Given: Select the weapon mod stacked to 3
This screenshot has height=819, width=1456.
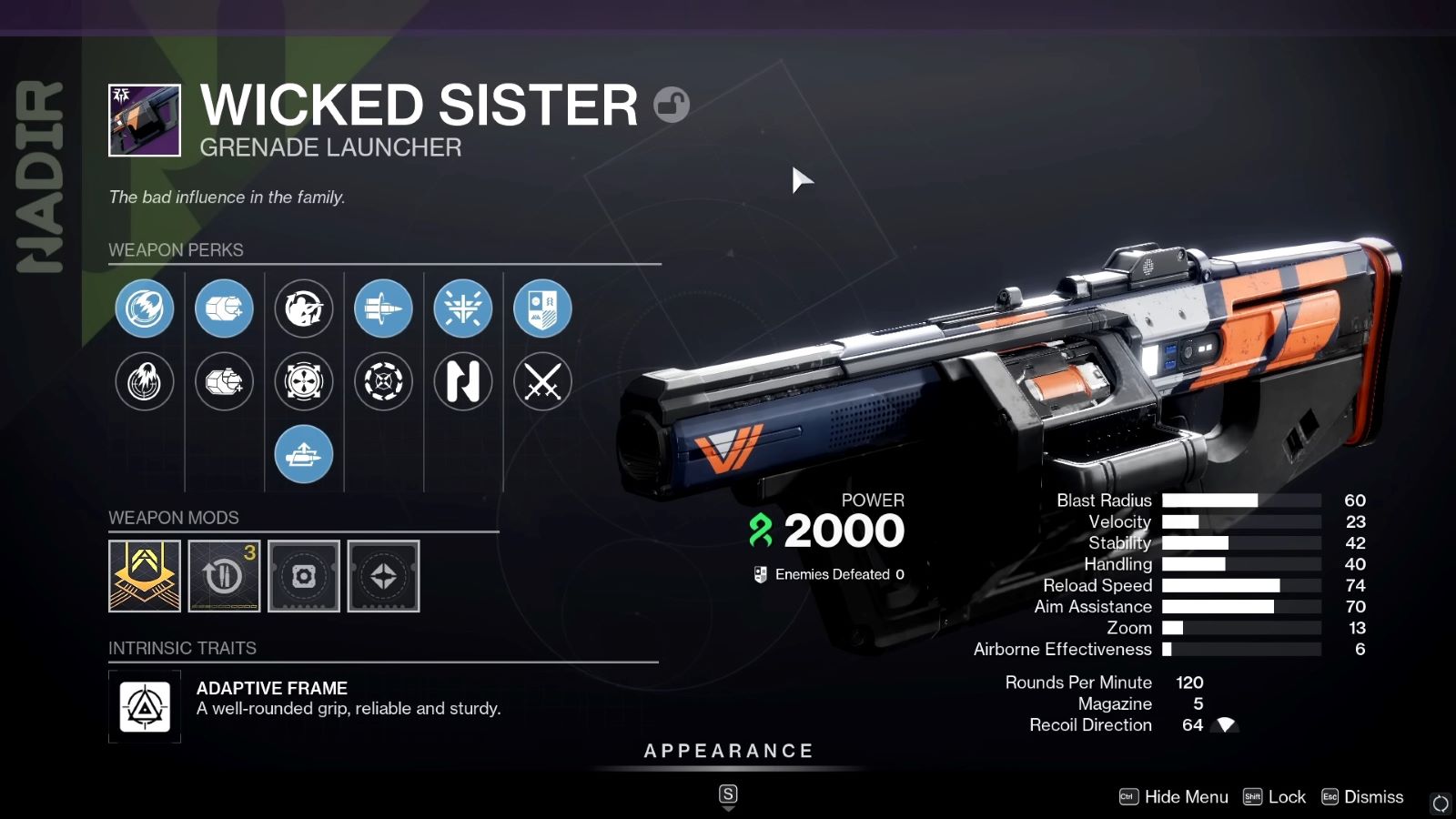Looking at the screenshot, I should [224, 575].
